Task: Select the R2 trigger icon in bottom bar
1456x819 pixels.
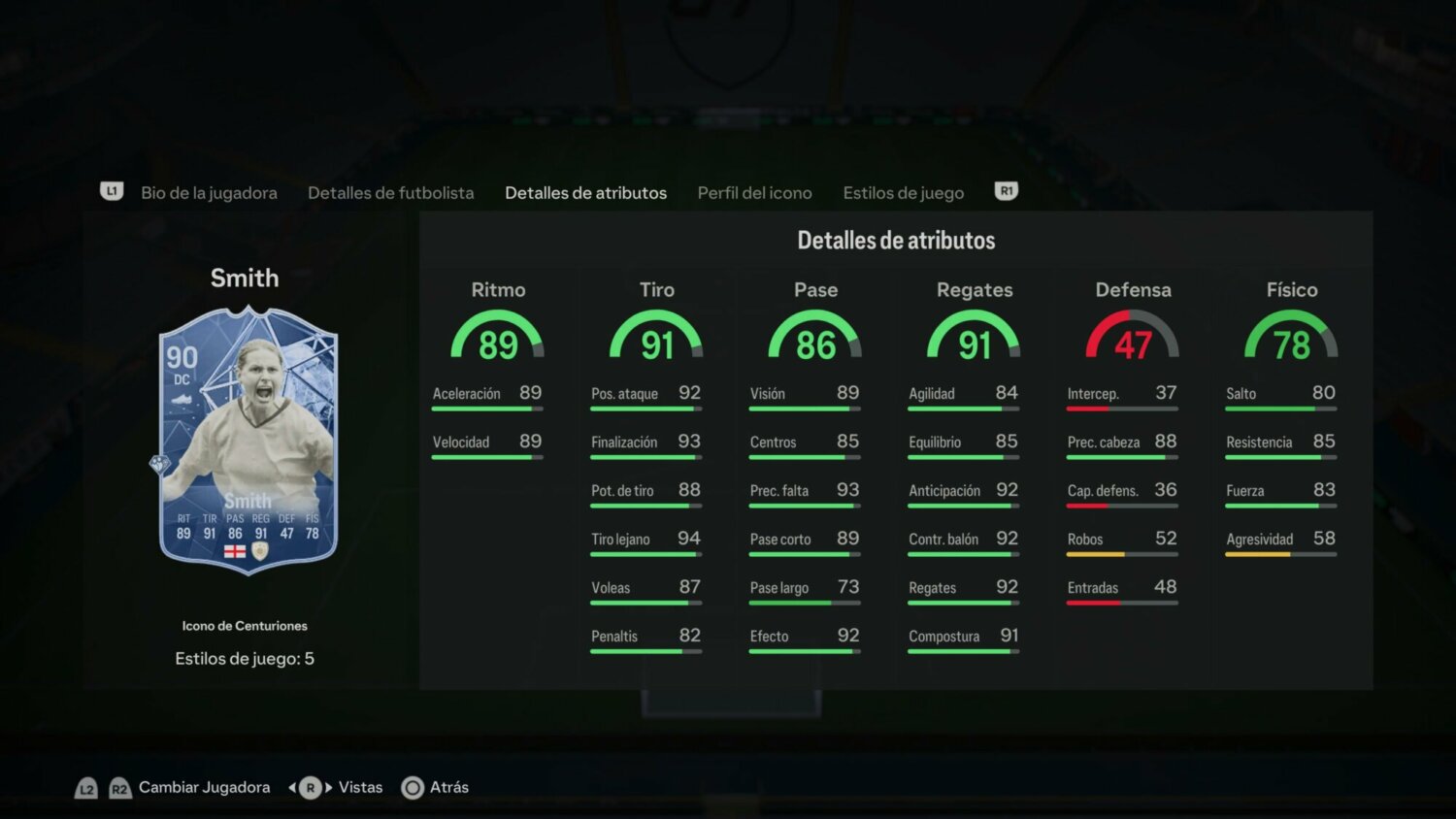Action: [120, 788]
